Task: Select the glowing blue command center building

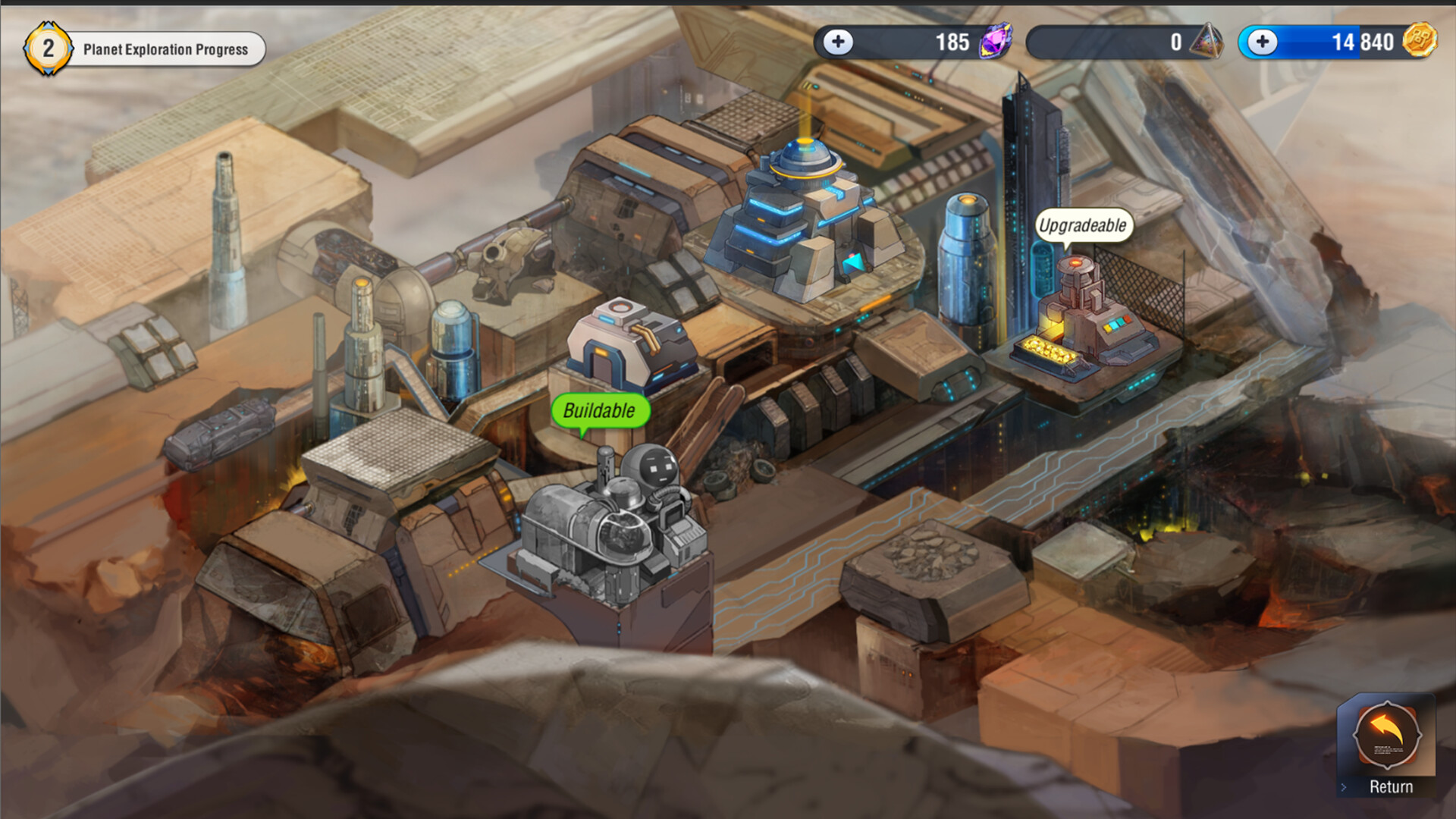Action: (x=804, y=212)
